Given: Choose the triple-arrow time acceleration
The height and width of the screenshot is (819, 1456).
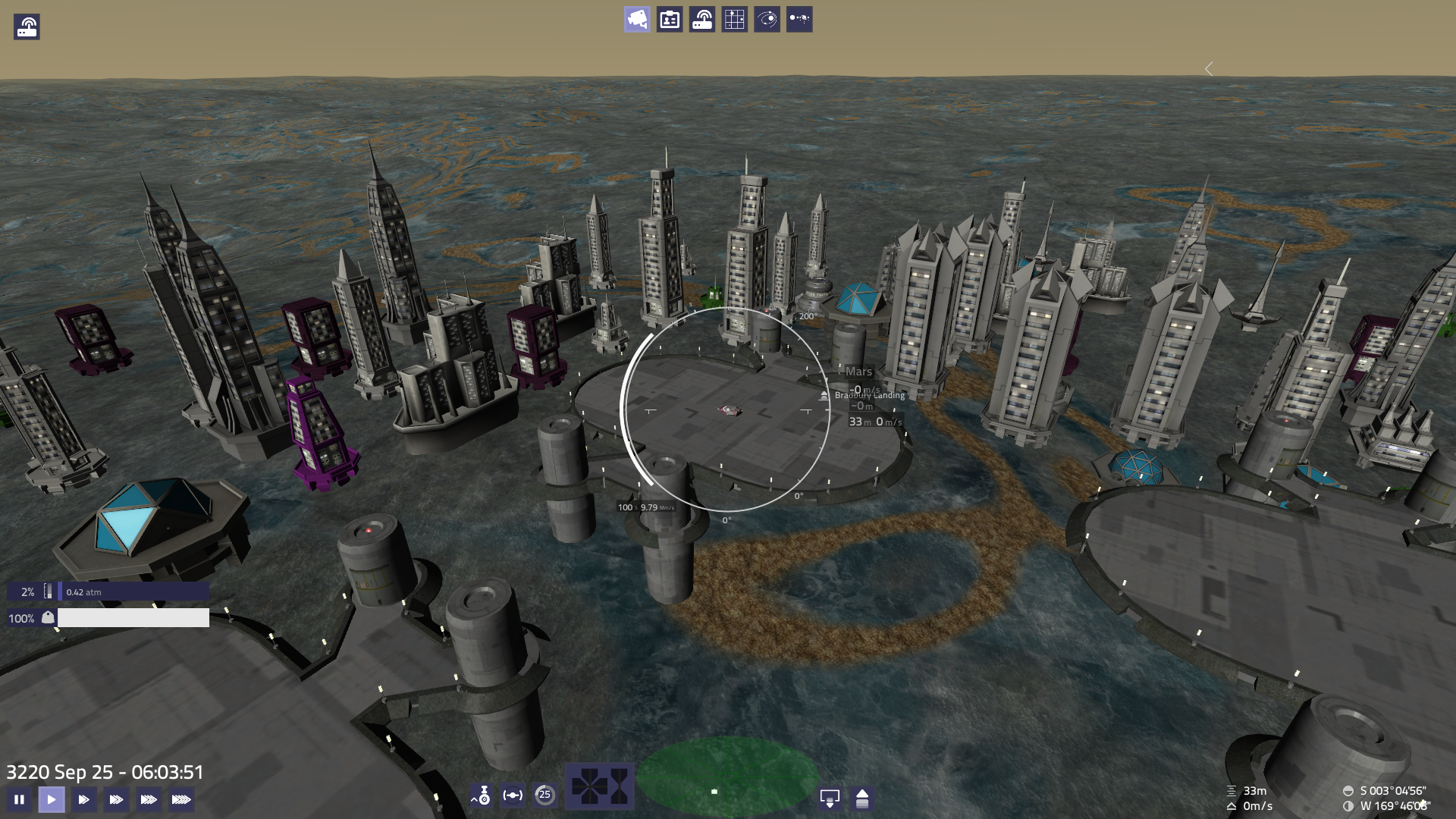Looking at the screenshot, I should pyautogui.click(x=116, y=799).
